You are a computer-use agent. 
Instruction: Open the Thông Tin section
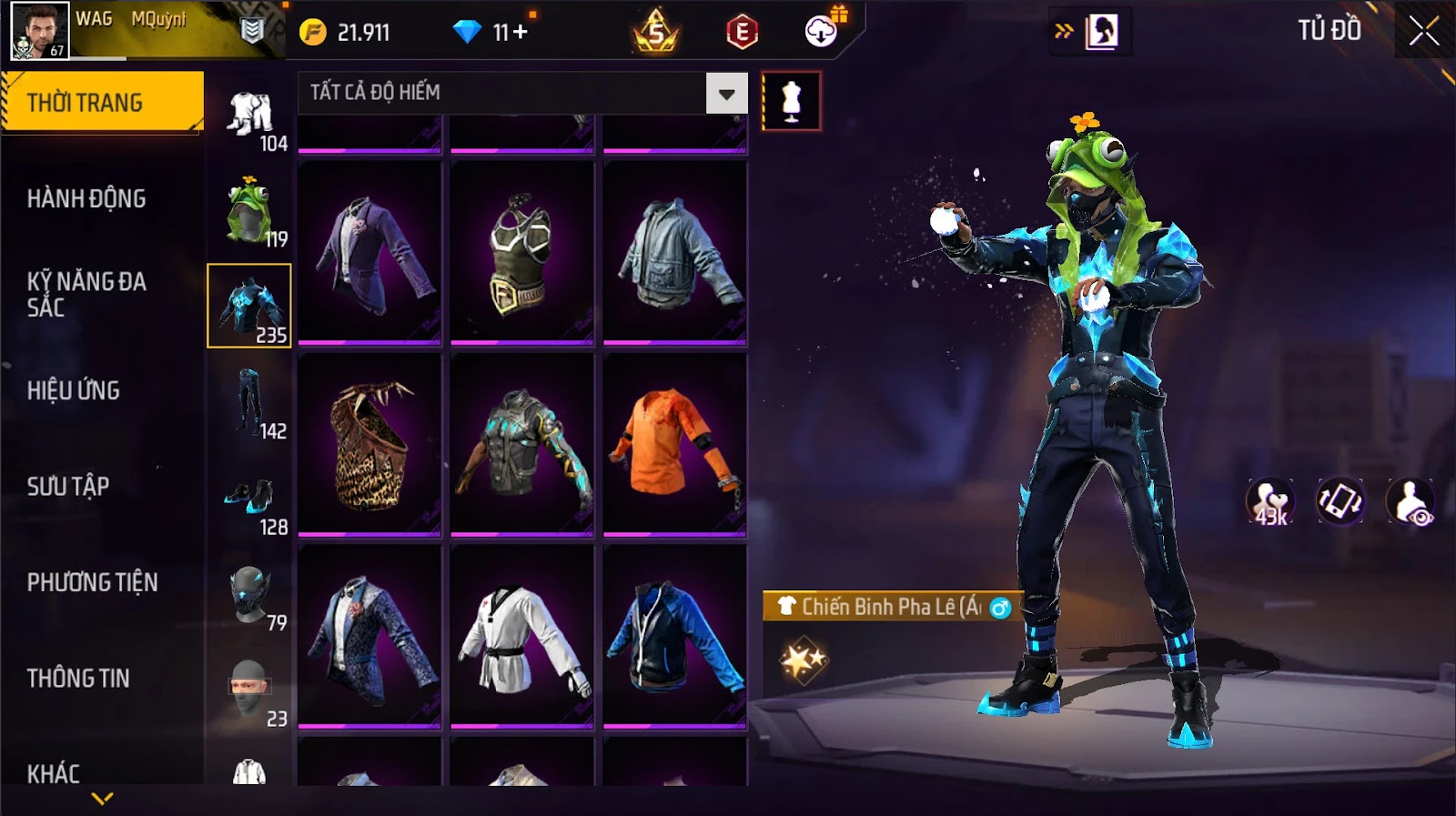click(78, 678)
